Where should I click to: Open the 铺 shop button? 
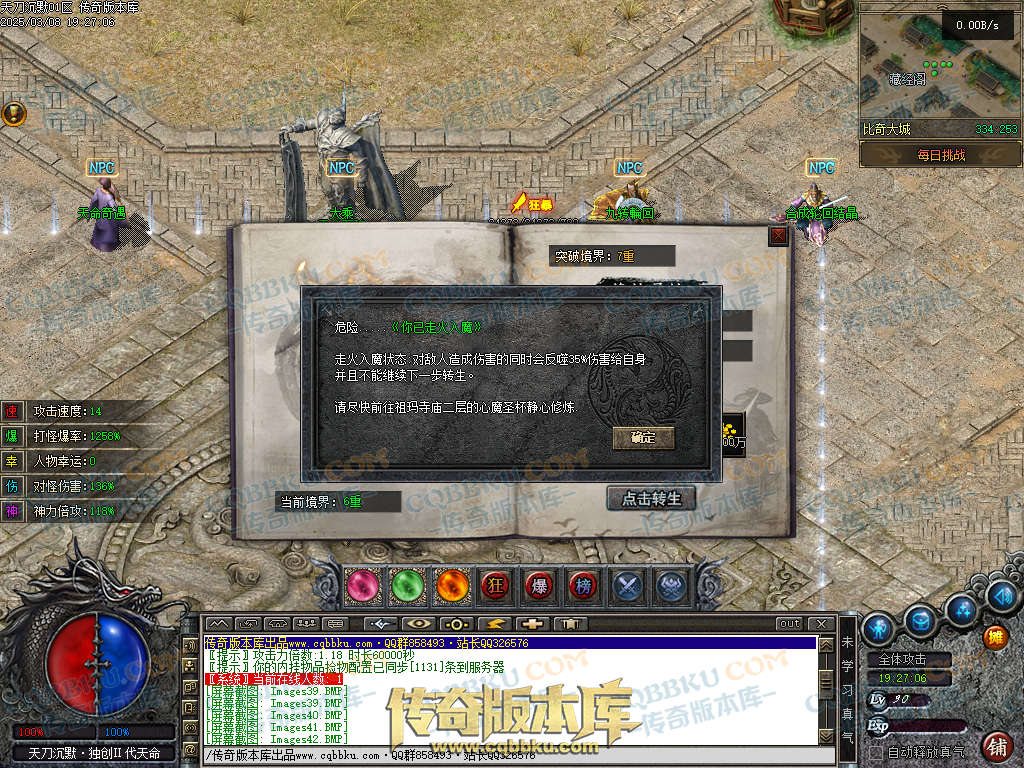[996, 746]
